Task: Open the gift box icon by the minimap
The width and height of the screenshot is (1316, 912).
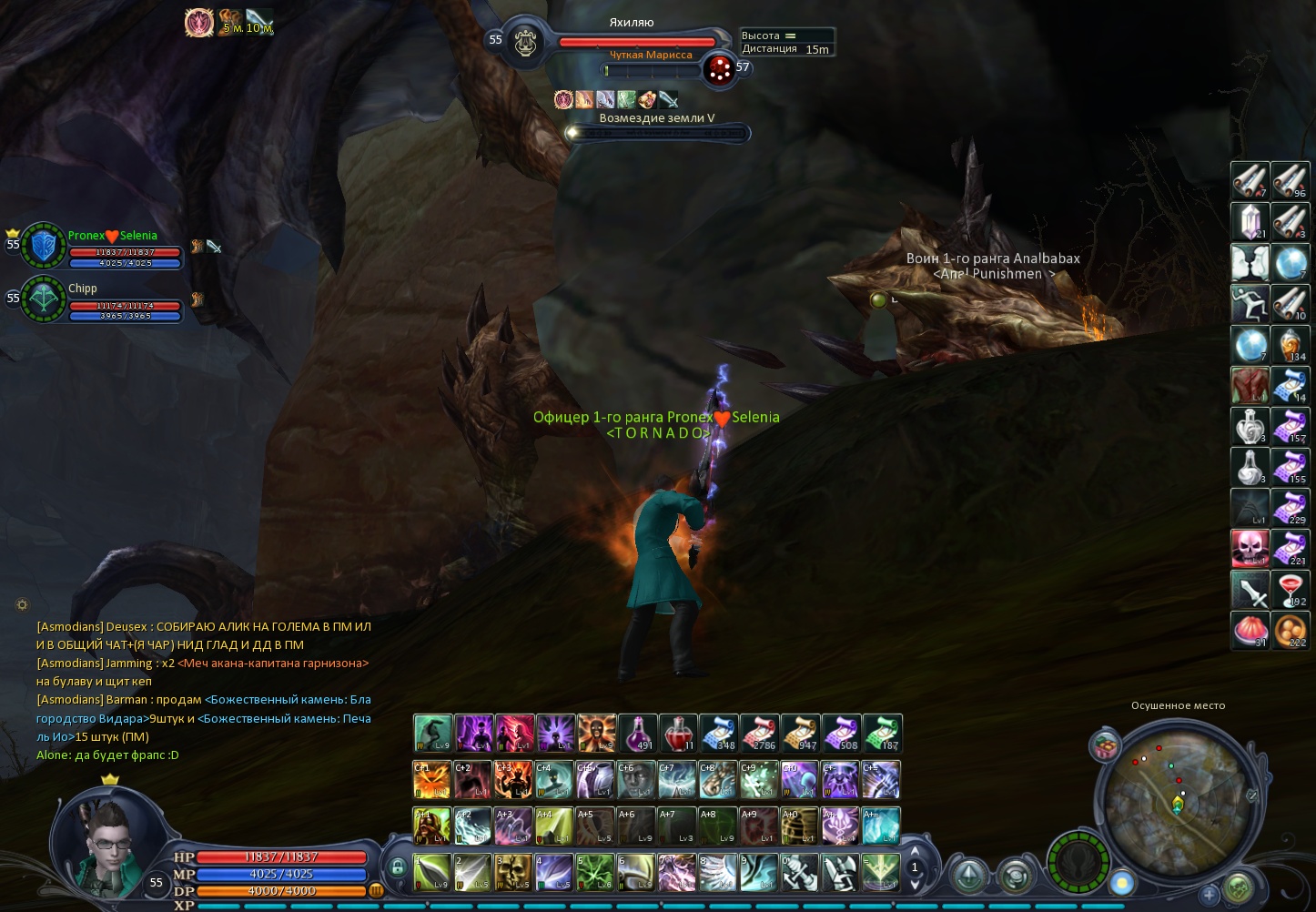Action: coord(1105,745)
